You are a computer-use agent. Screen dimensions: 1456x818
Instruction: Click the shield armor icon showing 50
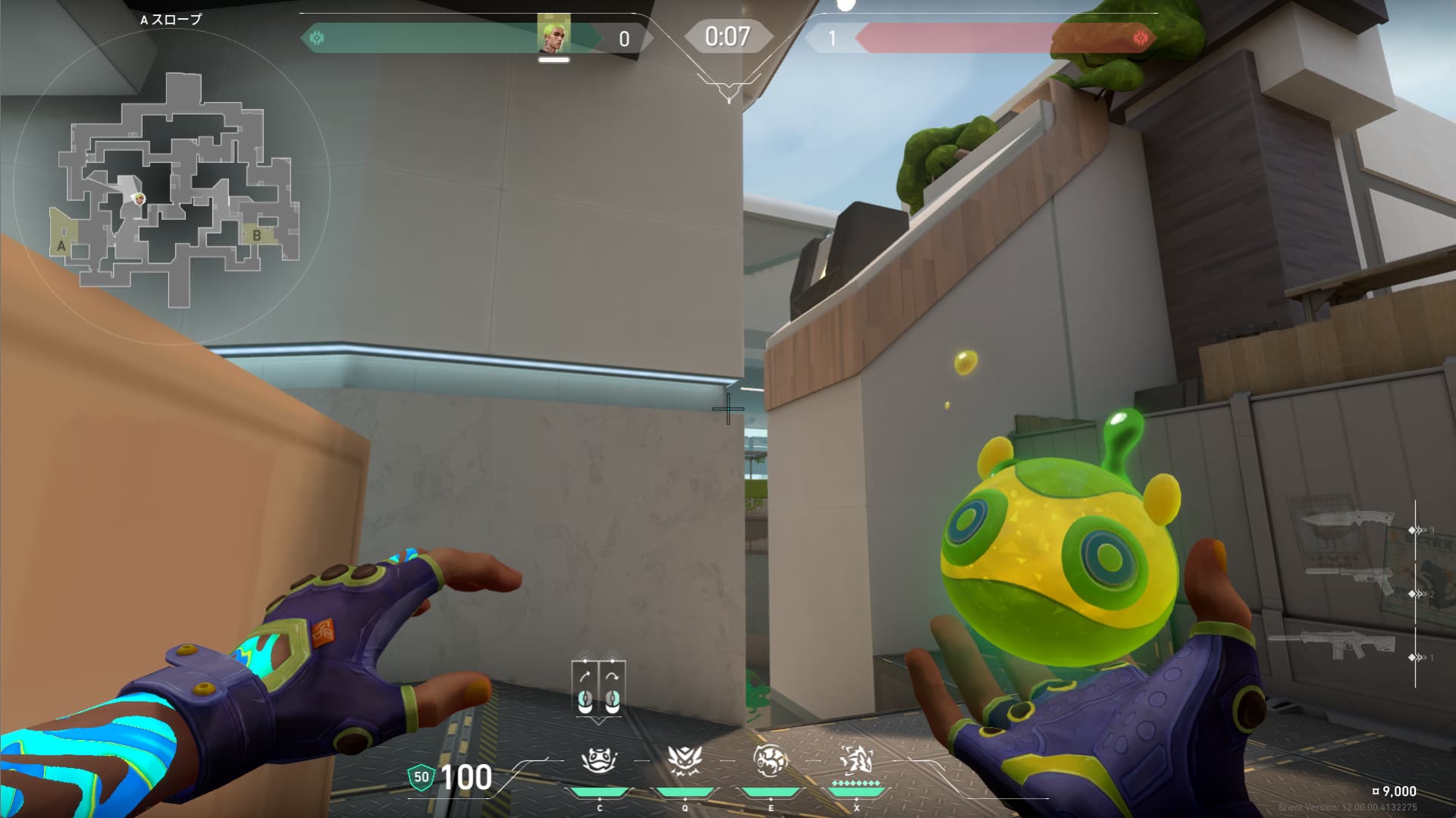coord(421,777)
